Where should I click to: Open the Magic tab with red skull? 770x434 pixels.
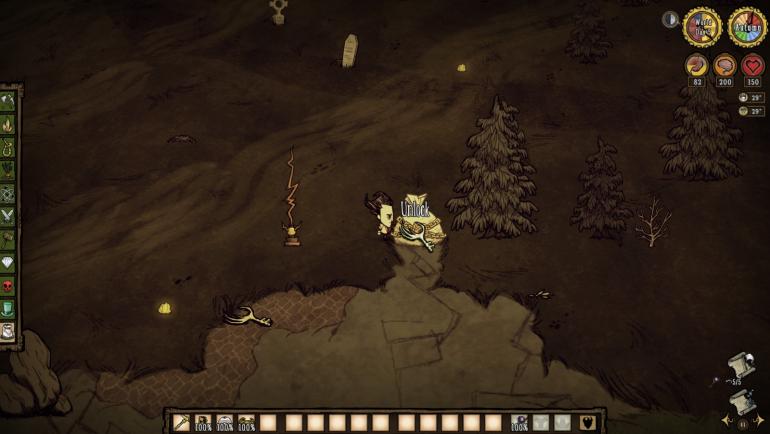pyautogui.click(x=9, y=286)
